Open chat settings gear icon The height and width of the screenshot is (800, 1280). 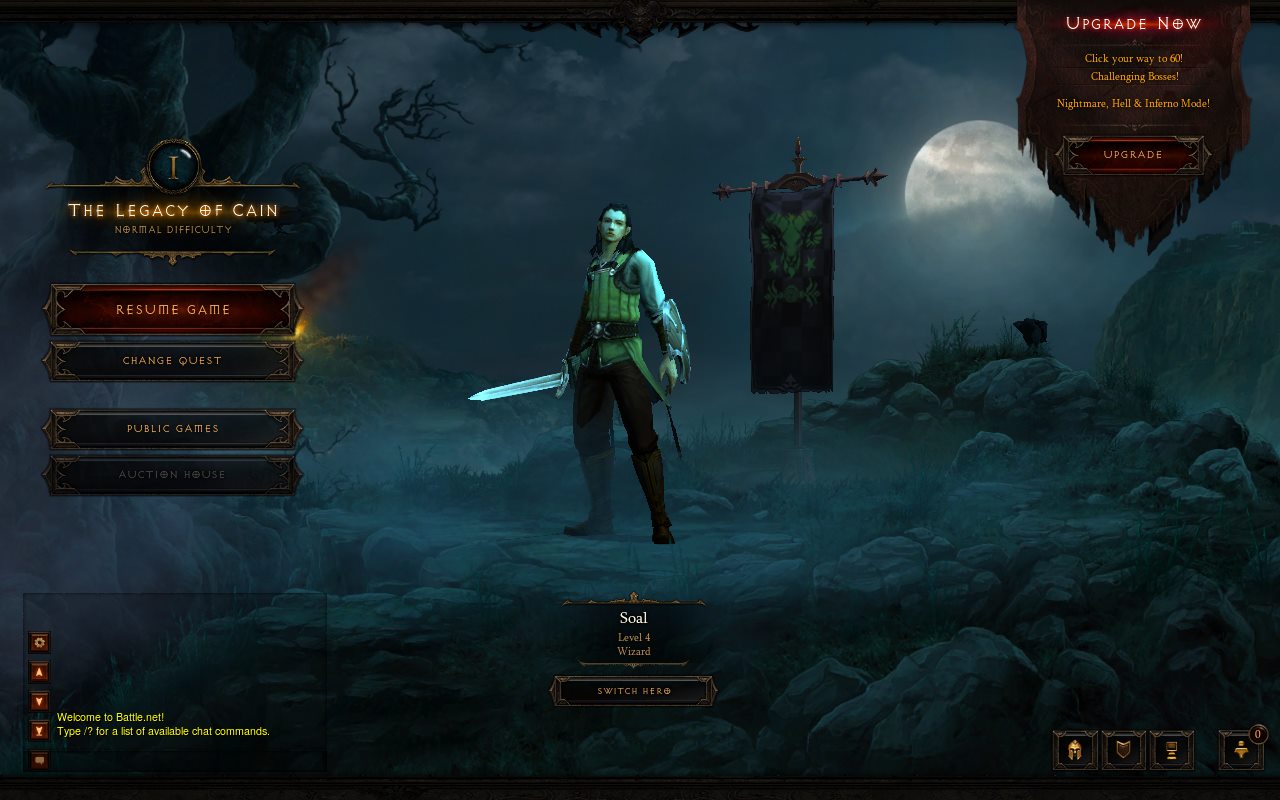pyautogui.click(x=40, y=642)
